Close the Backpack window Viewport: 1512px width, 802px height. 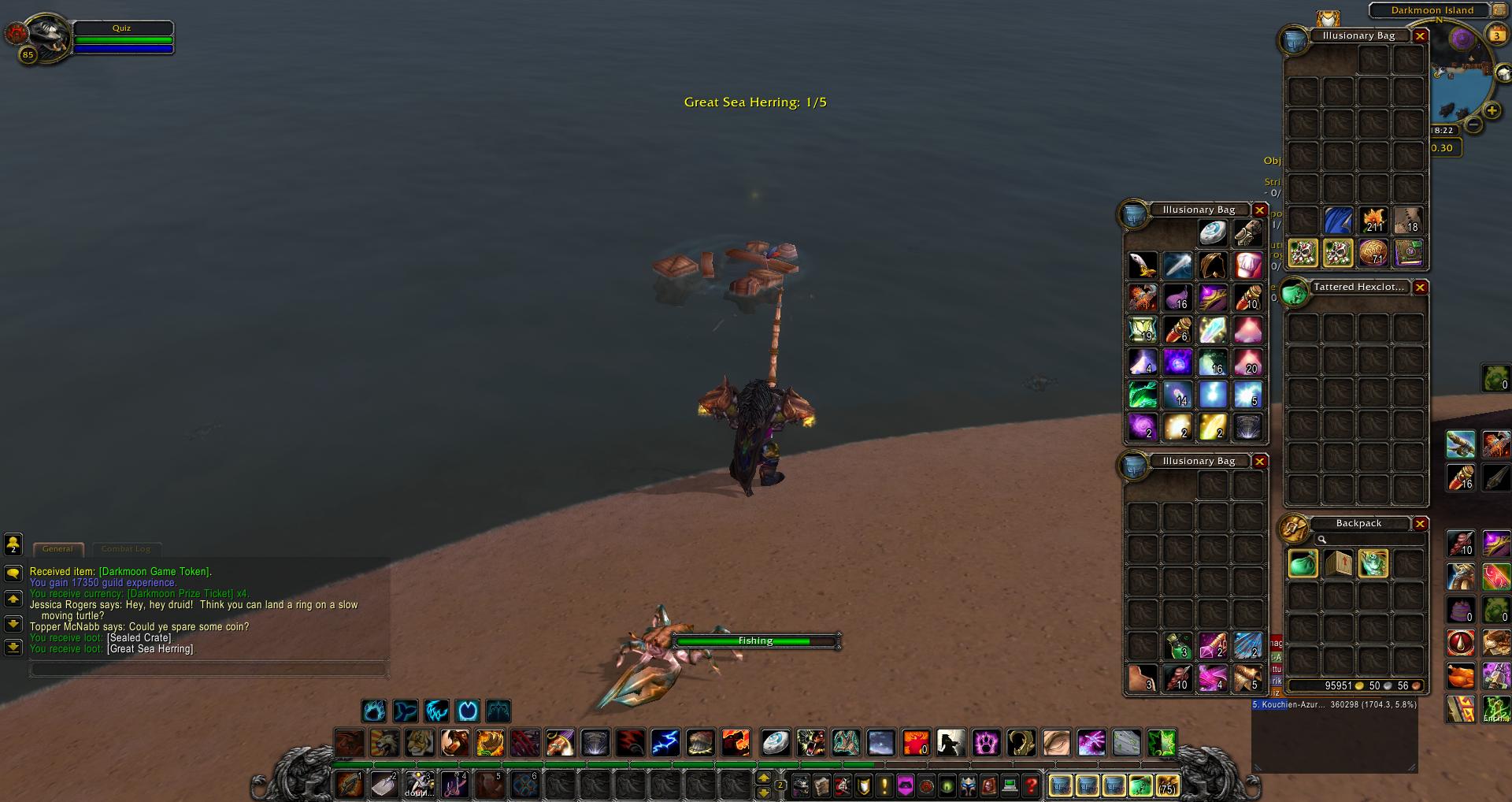(1420, 524)
